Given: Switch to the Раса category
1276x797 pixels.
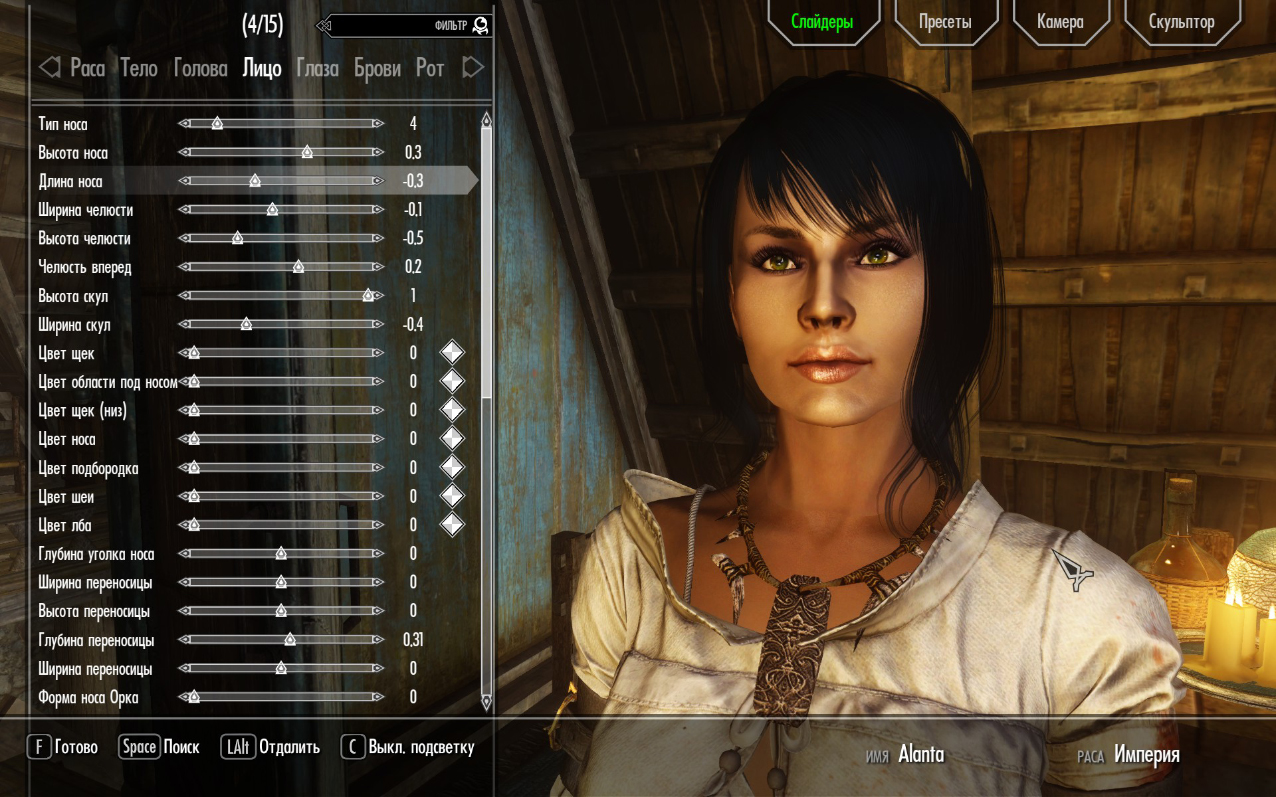Looking at the screenshot, I should pyautogui.click(x=87, y=68).
